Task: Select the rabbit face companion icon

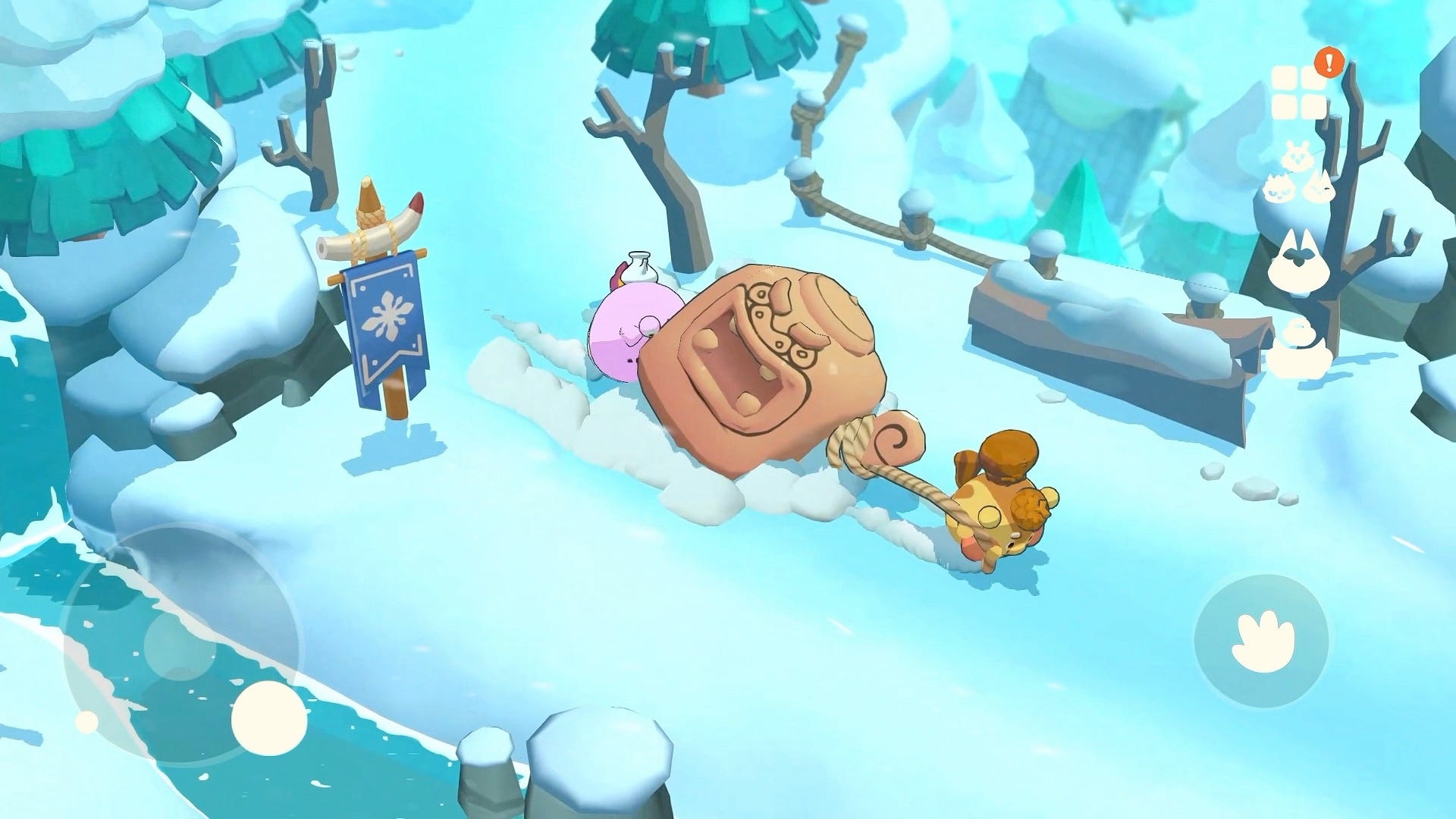Action: click(x=1297, y=155)
